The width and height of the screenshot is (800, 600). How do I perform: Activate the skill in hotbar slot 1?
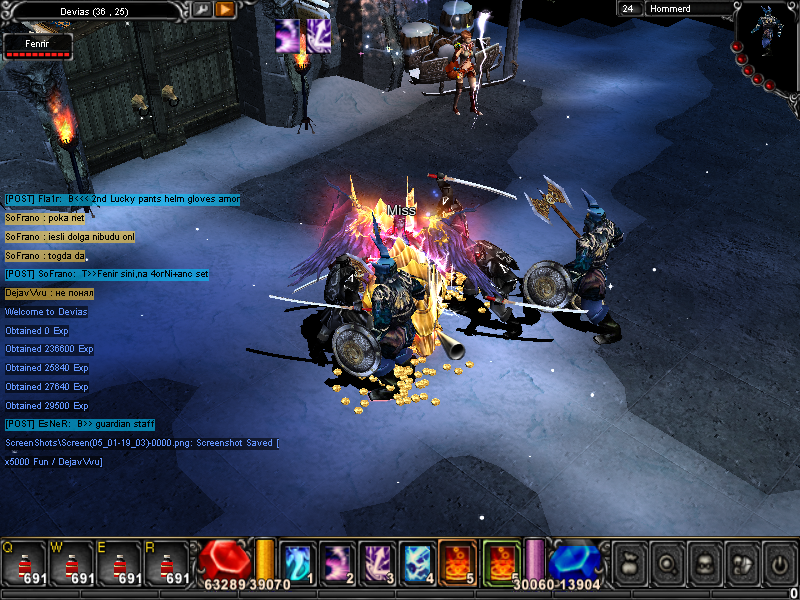pos(298,562)
